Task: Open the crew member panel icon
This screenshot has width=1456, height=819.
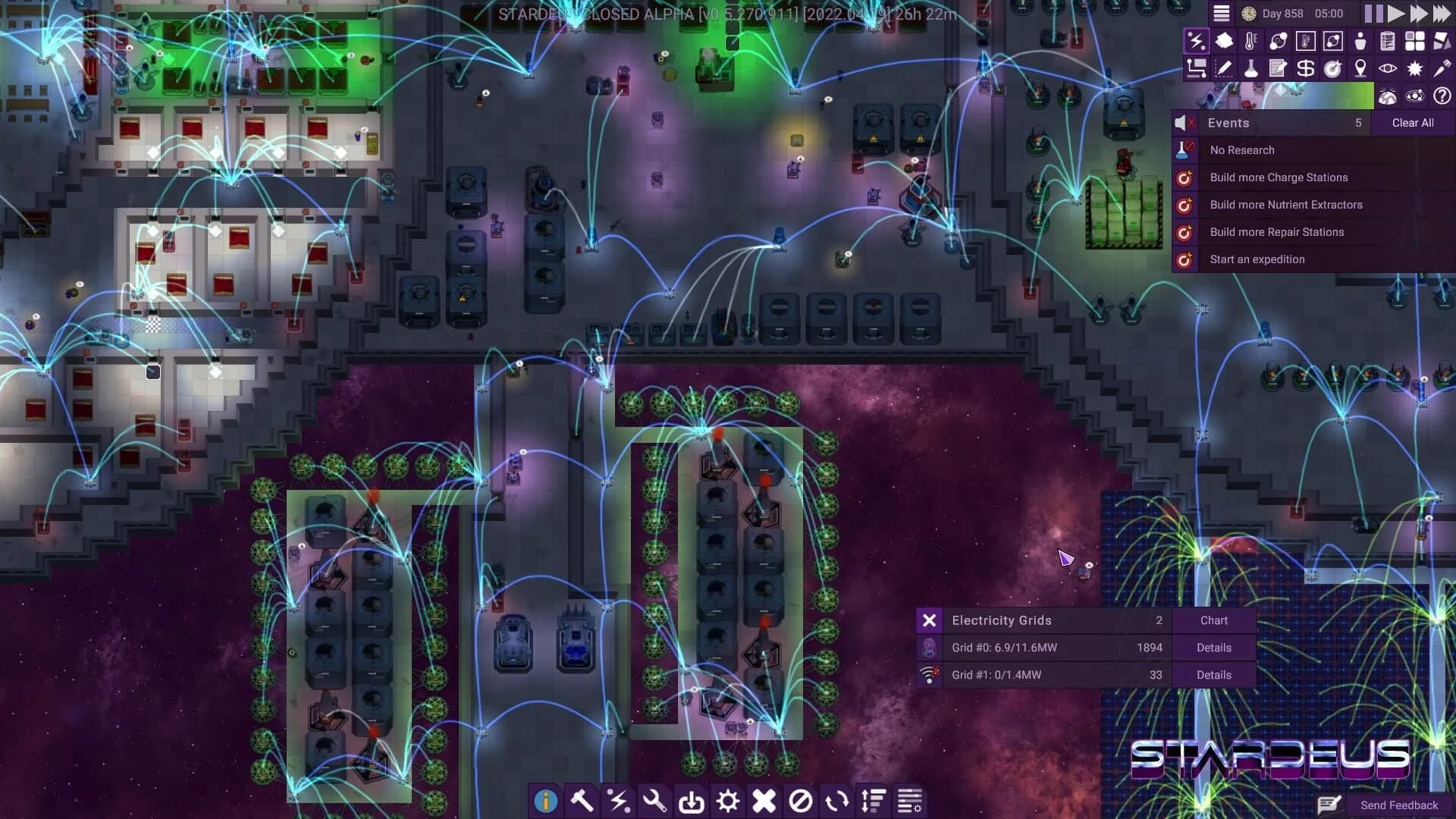Action: pyautogui.click(x=1360, y=42)
